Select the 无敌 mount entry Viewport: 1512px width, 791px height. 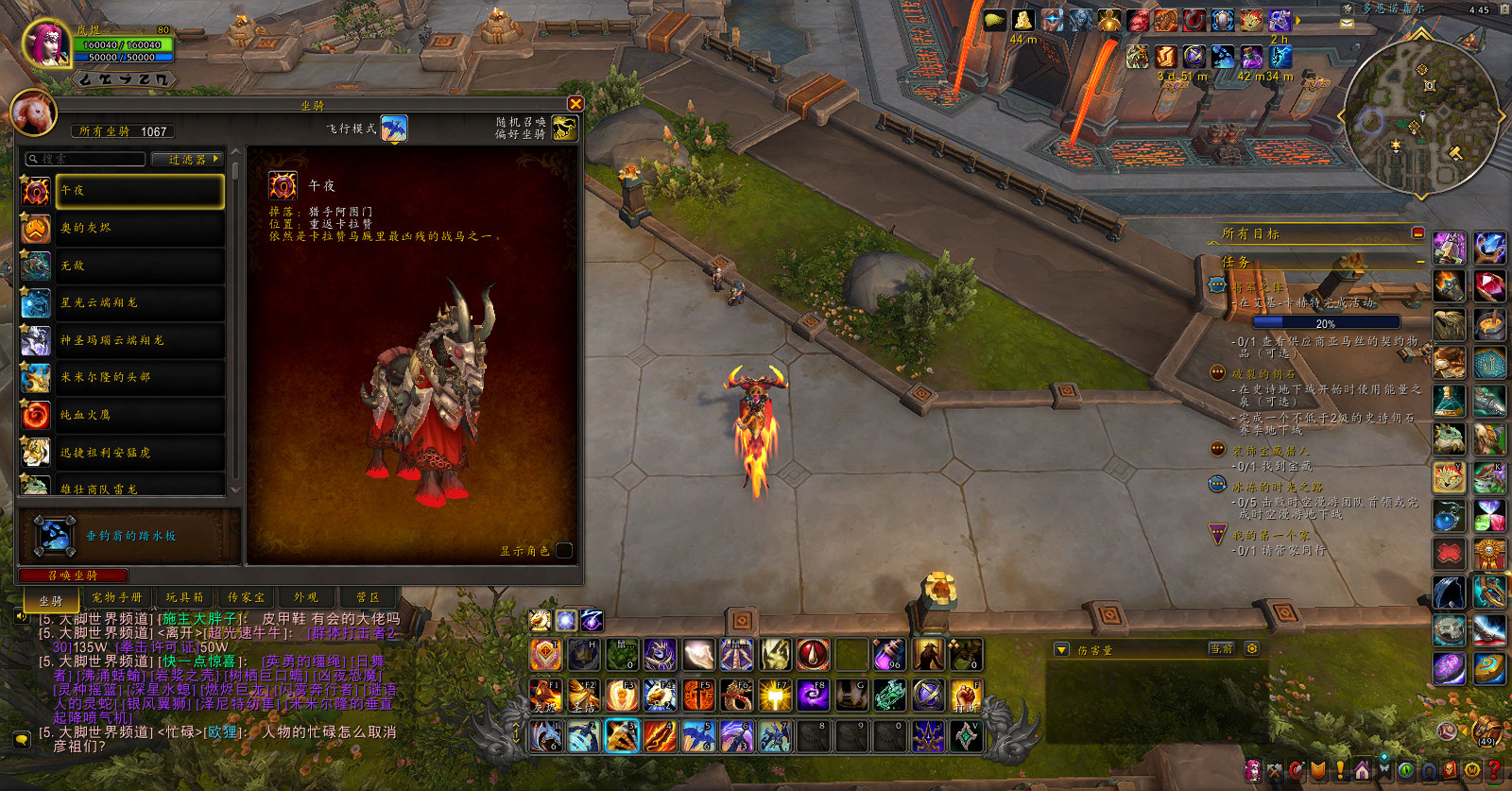tap(139, 266)
